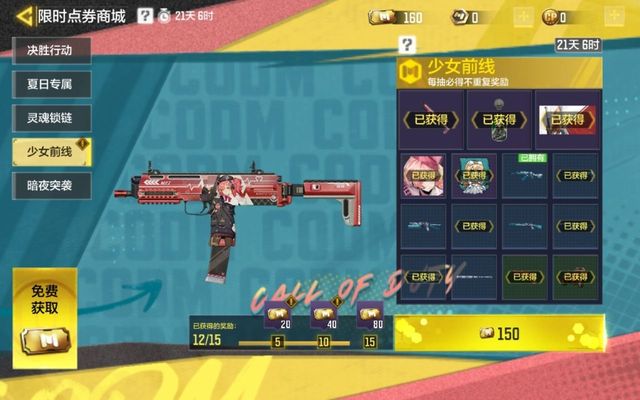
Task: Open help icon above the 少女前线 panel
Action: [407, 44]
